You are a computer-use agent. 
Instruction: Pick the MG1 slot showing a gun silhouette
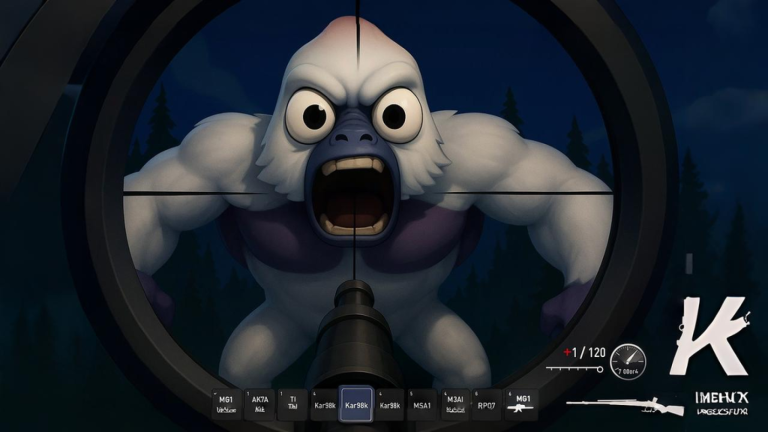click(x=520, y=402)
